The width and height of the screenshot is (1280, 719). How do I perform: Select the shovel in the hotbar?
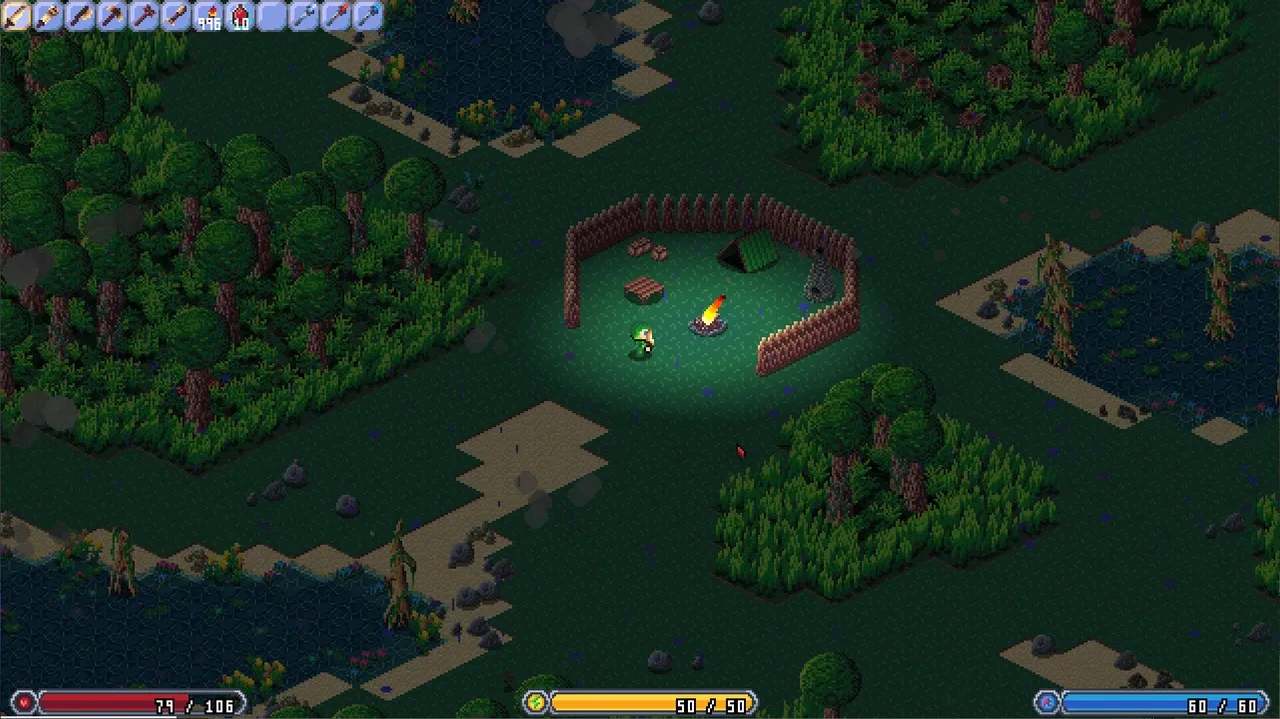point(176,16)
